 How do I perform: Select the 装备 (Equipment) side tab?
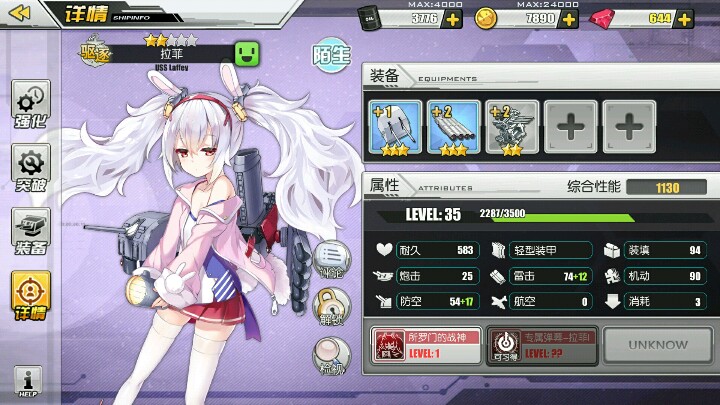click(x=31, y=232)
